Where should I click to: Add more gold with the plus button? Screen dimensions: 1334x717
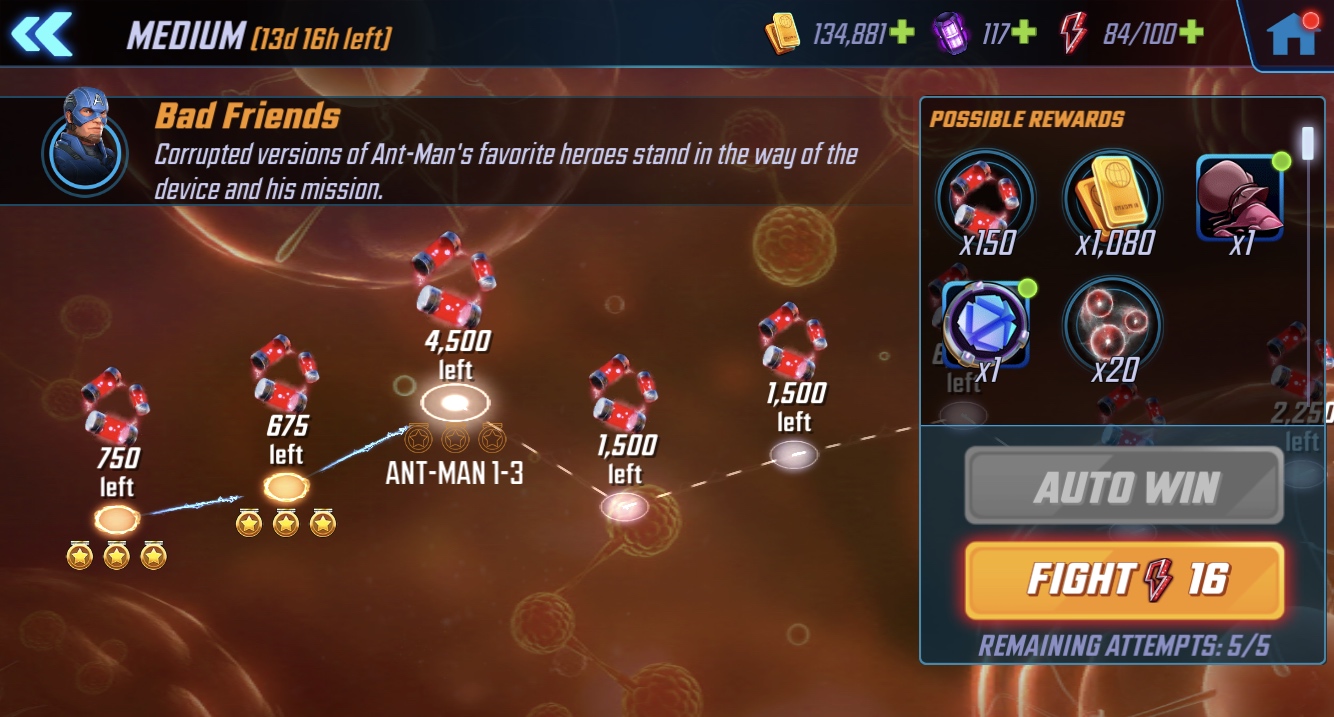[x=901, y=34]
